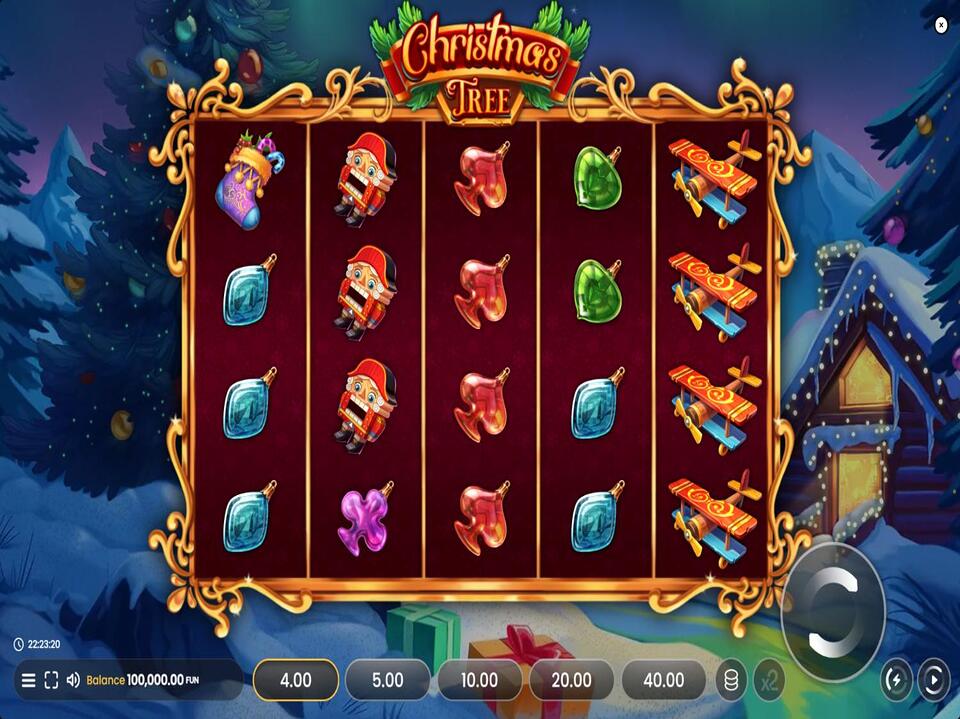Choose the 5.00 bet option
Viewport: 960px width, 719px height.
point(387,680)
